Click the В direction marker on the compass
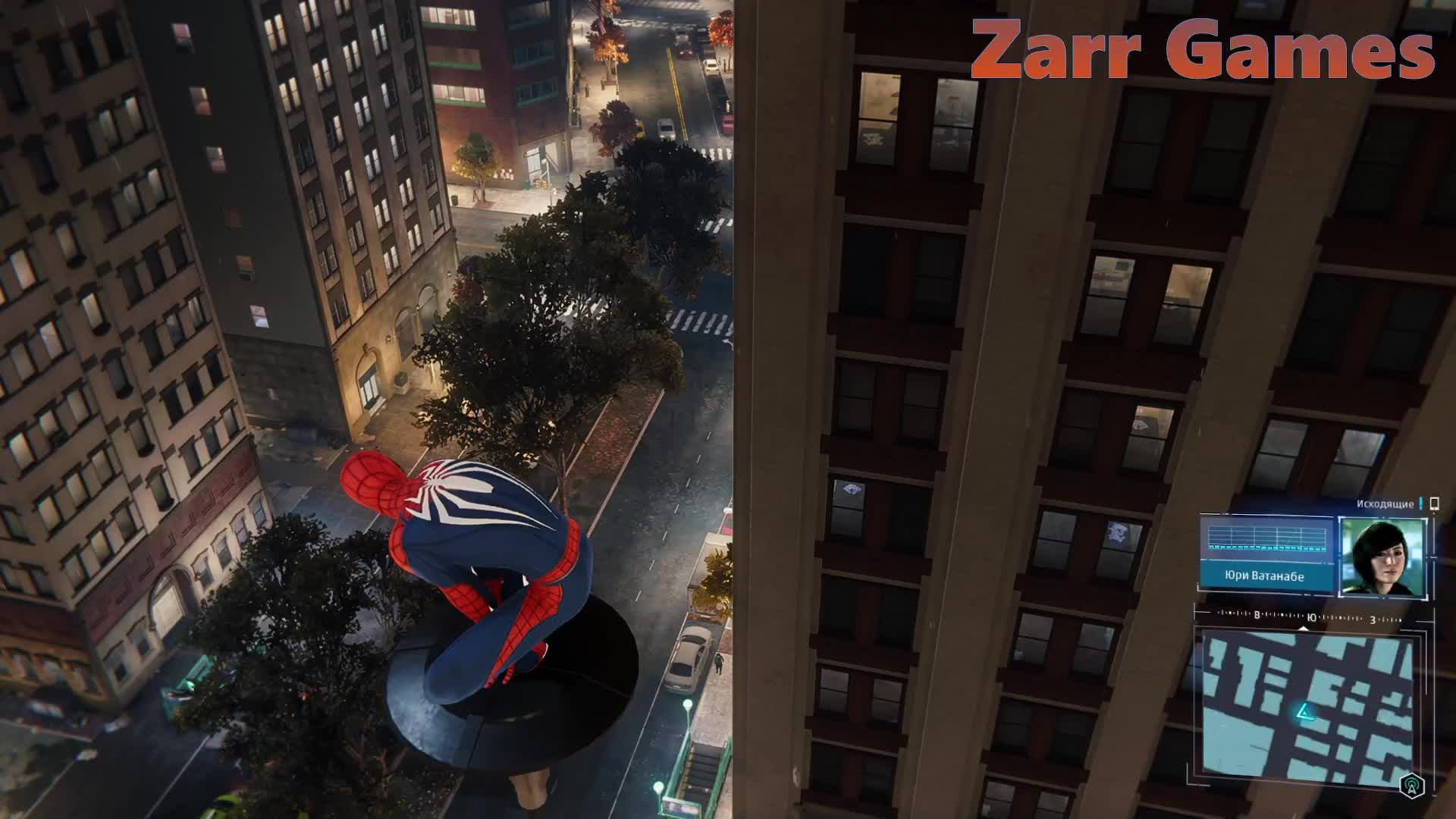The width and height of the screenshot is (1456, 819). (x=1257, y=616)
